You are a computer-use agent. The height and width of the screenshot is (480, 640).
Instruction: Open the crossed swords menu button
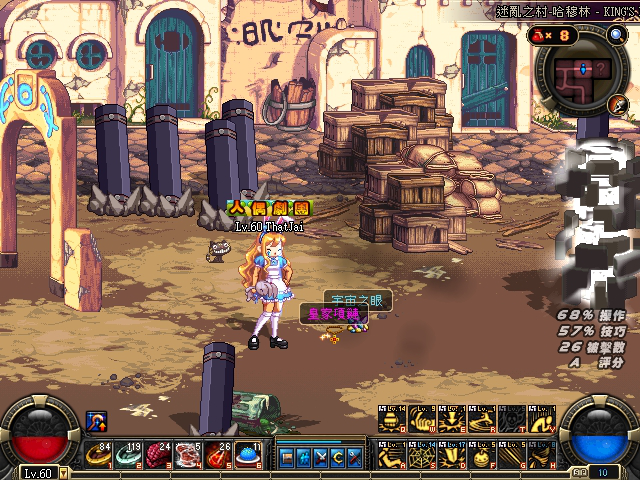tap(319, 458)
